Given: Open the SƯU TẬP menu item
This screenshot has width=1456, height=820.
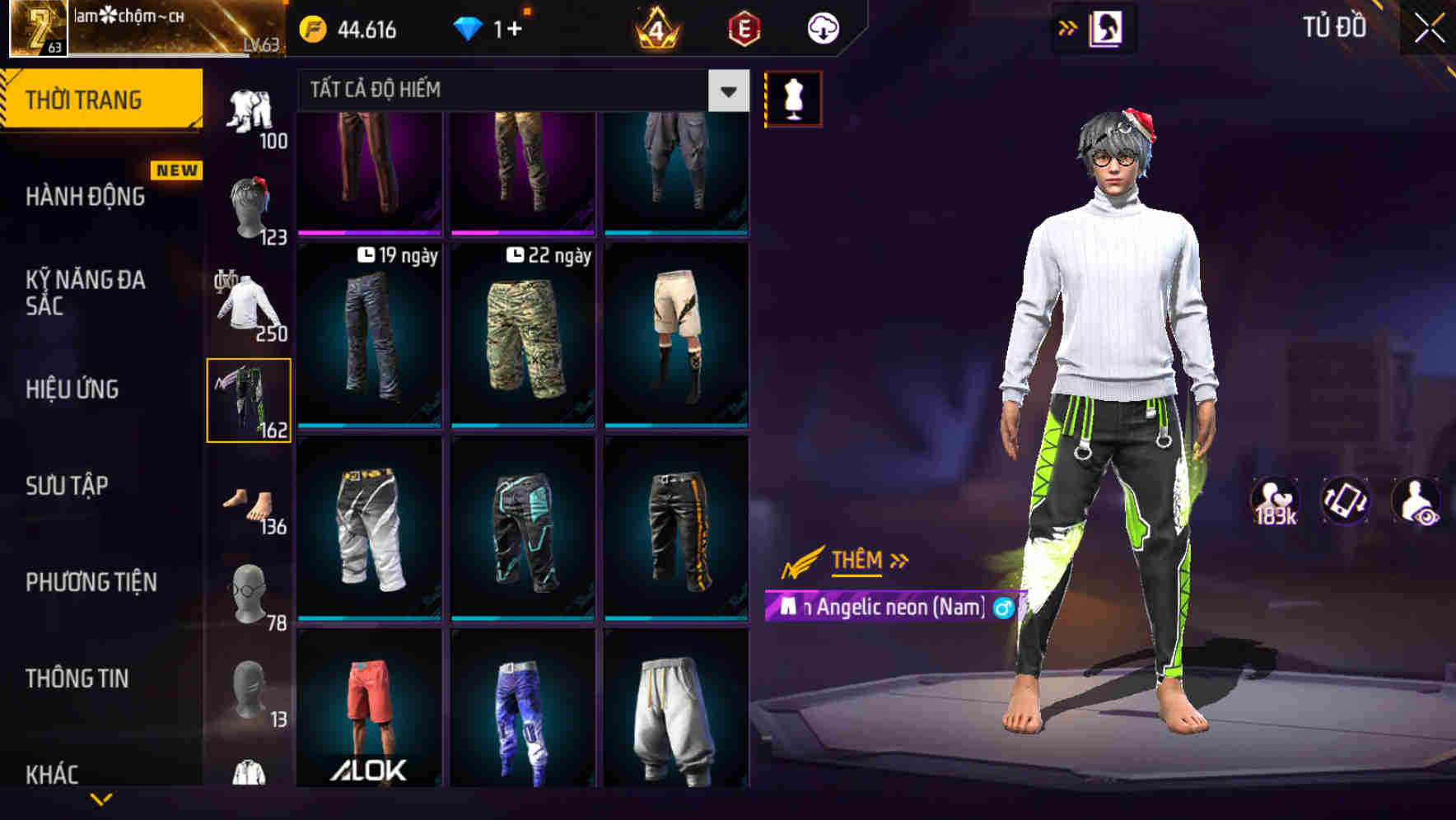Looking at the screenshot, I should coord(68,486).
